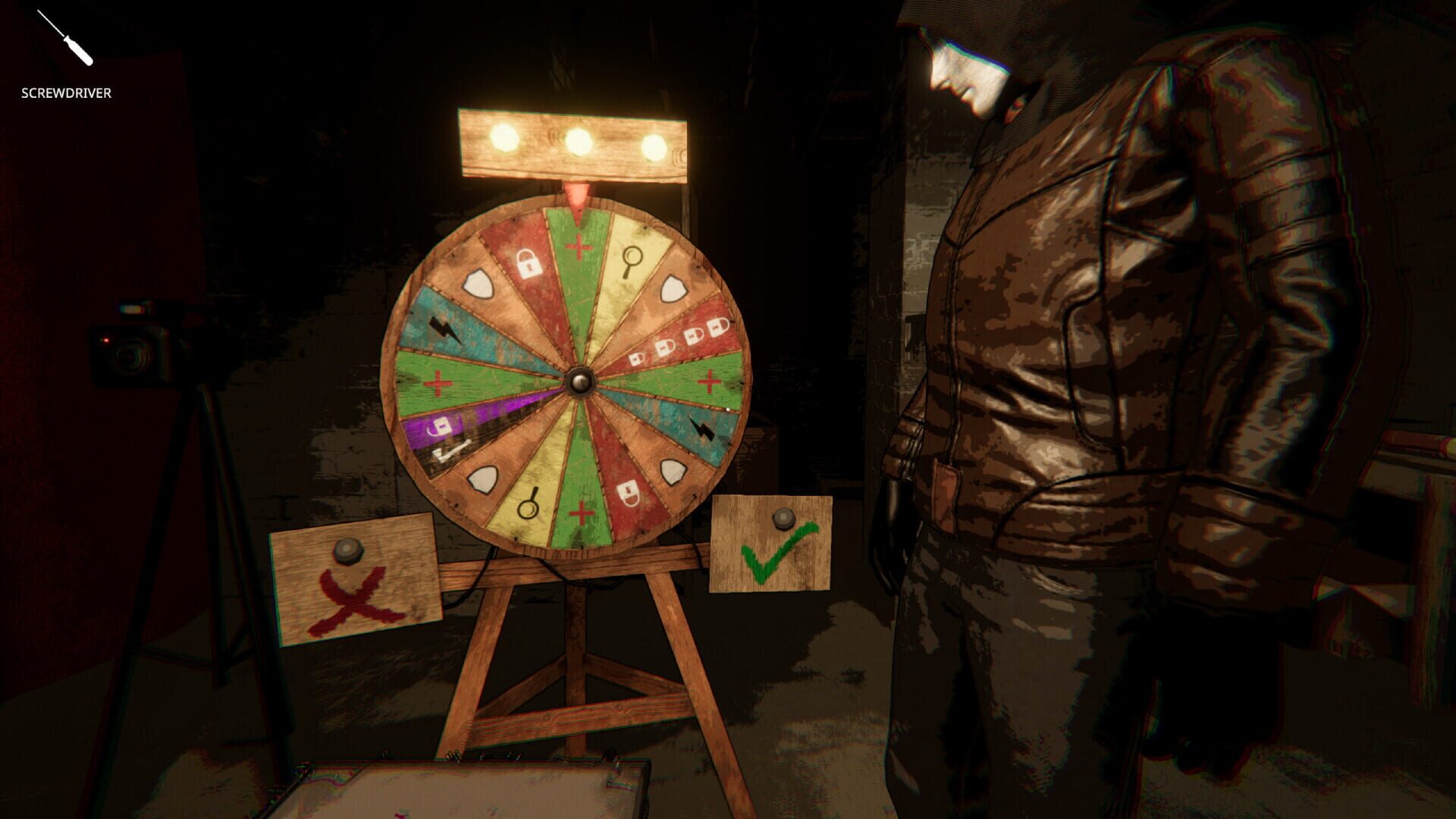Spin the wheel by clicking its center hub
Viewport: 1456px width, 819px height.
pyautogui.click(x=582, y=383)
